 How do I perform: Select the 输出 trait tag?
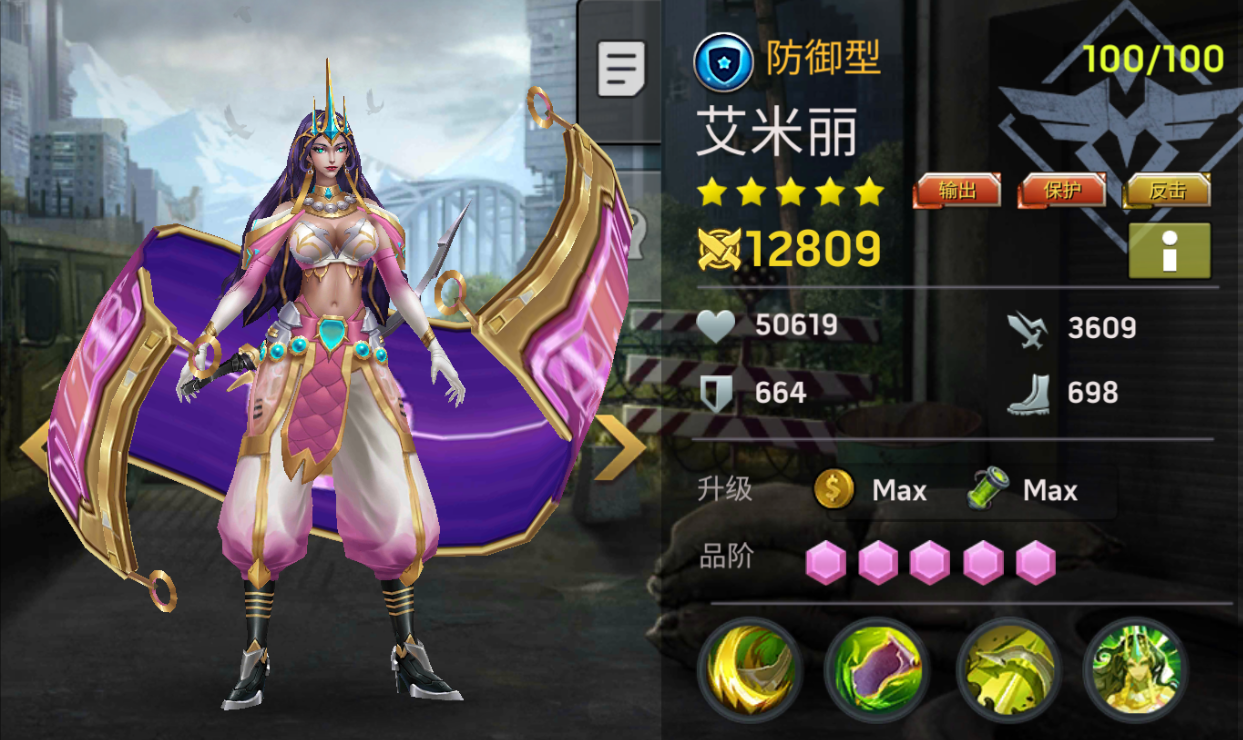pyautogui.click(x=957, y=190)
